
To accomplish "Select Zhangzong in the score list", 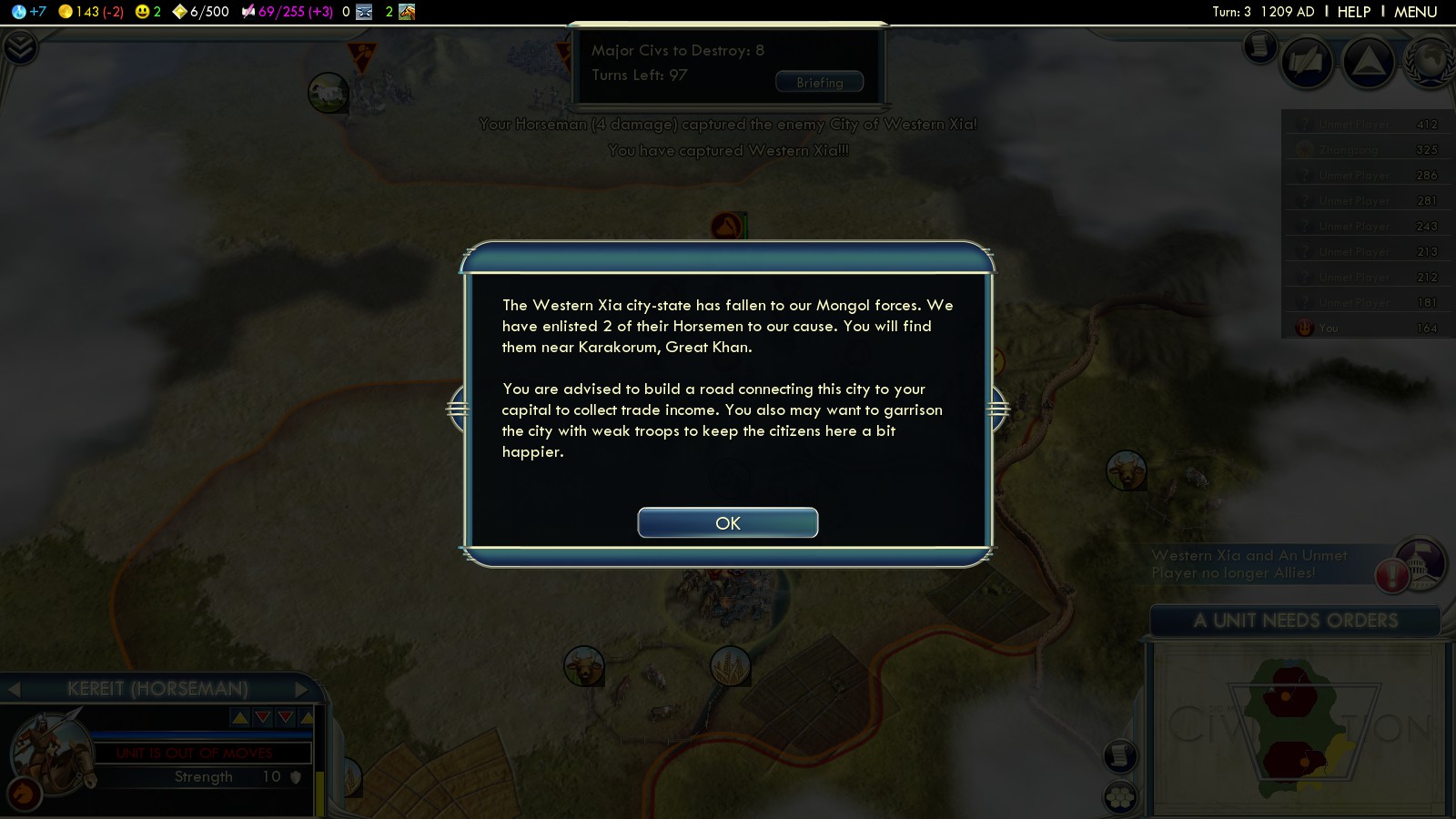I will (1349, 150).
